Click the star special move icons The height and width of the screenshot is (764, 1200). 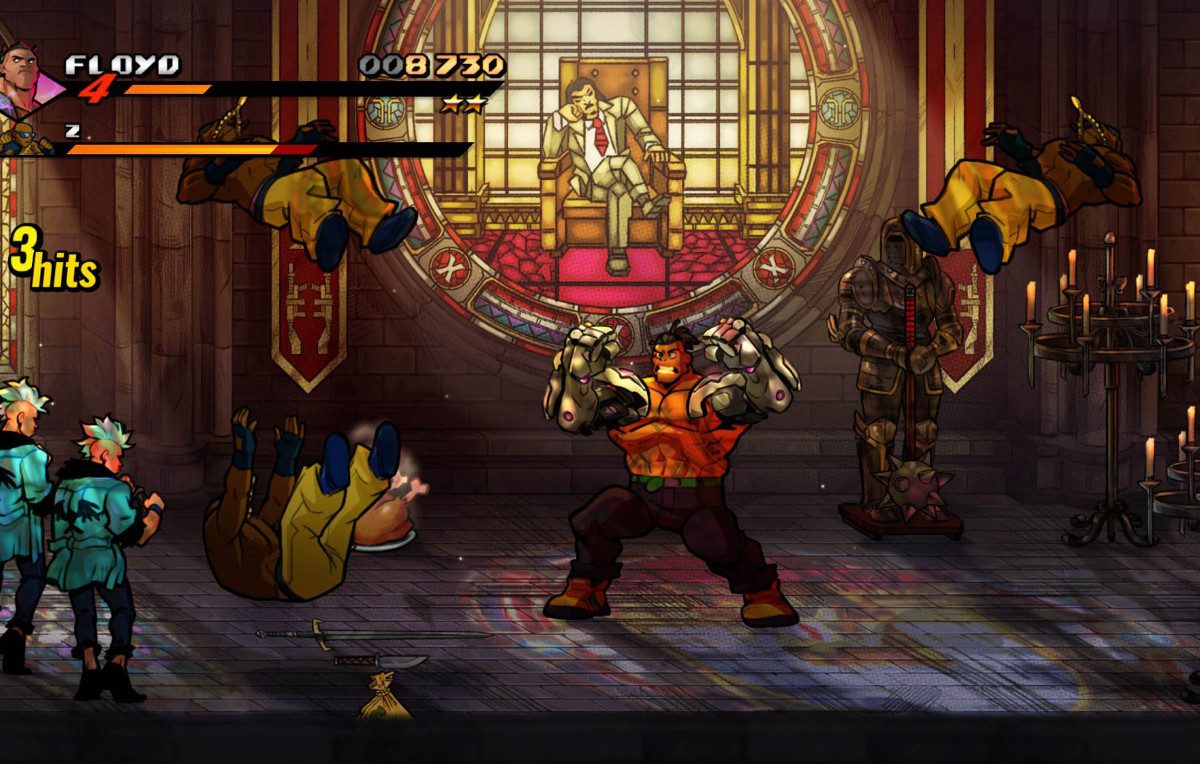coord(463,104)
